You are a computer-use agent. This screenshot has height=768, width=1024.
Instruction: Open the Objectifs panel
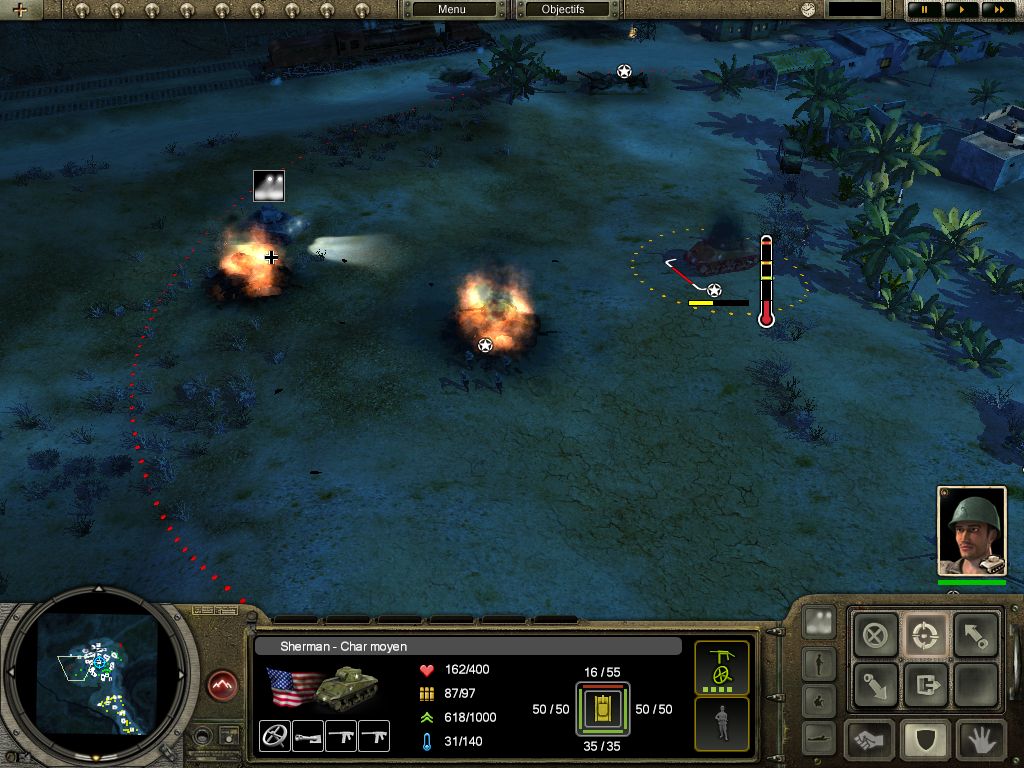[562, 9]
